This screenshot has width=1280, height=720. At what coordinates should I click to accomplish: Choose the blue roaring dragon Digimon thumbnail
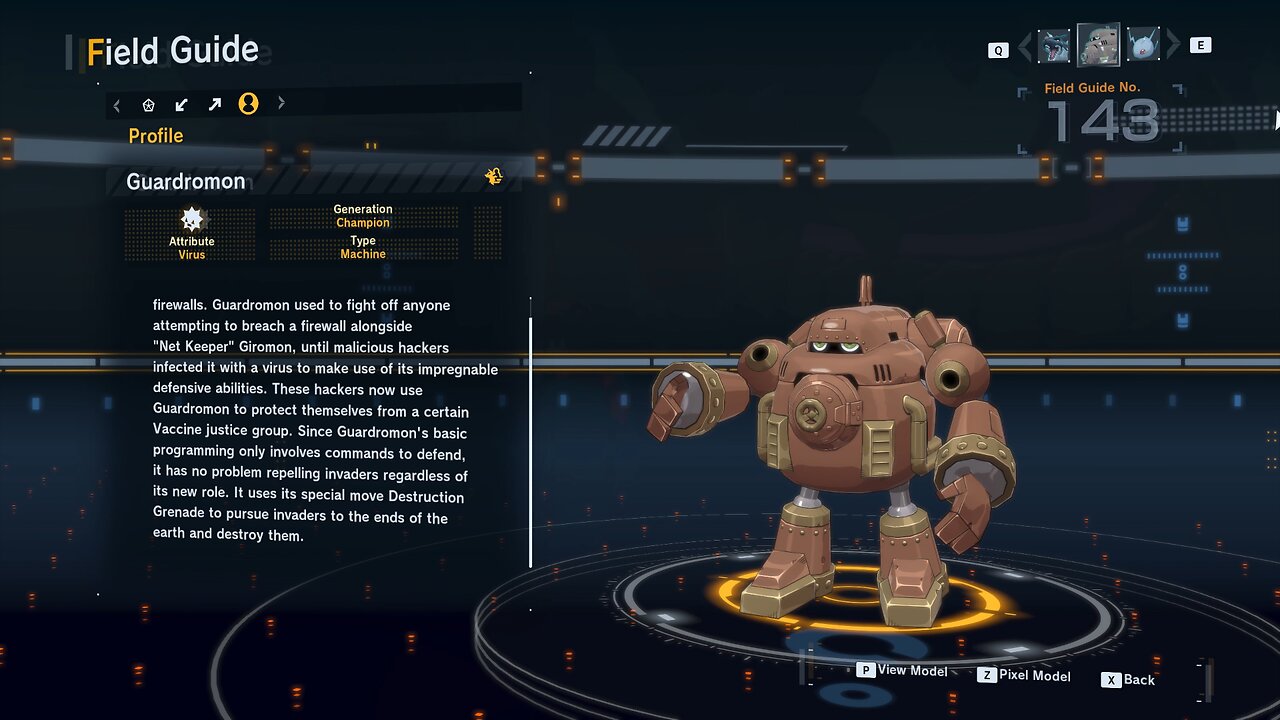tap(1054, 46)
